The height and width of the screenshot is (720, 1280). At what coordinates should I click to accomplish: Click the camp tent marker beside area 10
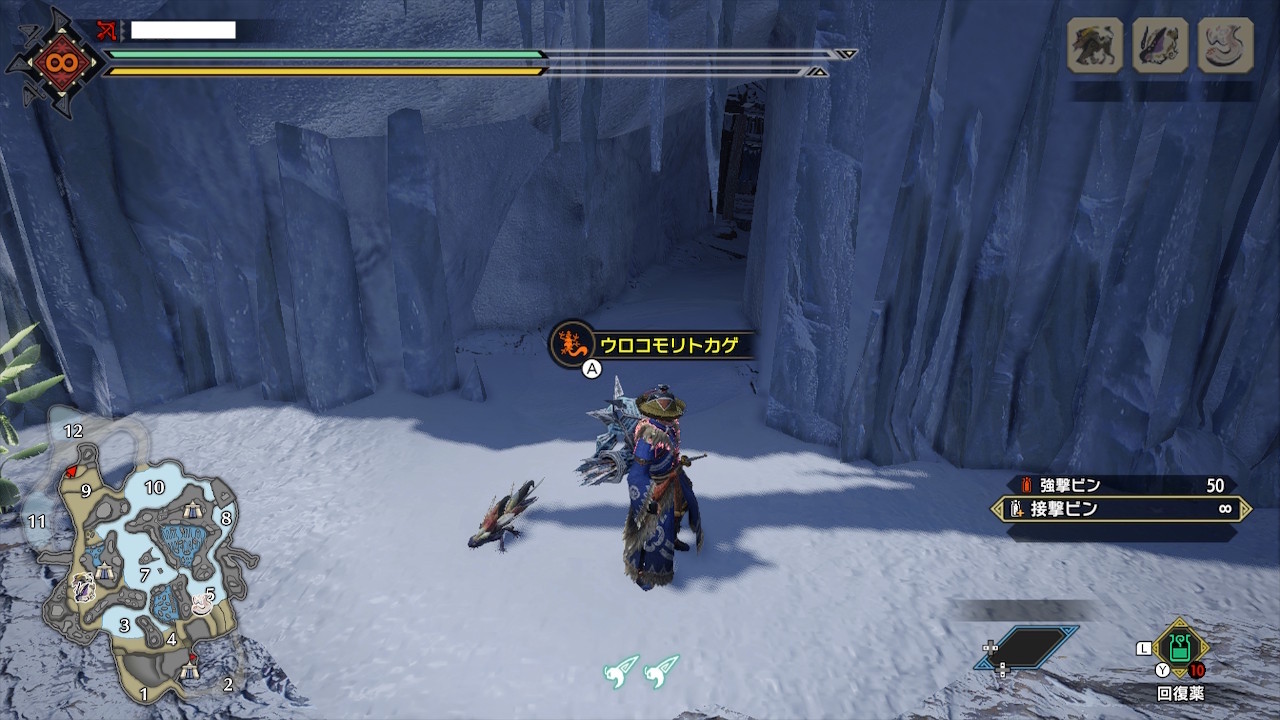coord(193,511)
